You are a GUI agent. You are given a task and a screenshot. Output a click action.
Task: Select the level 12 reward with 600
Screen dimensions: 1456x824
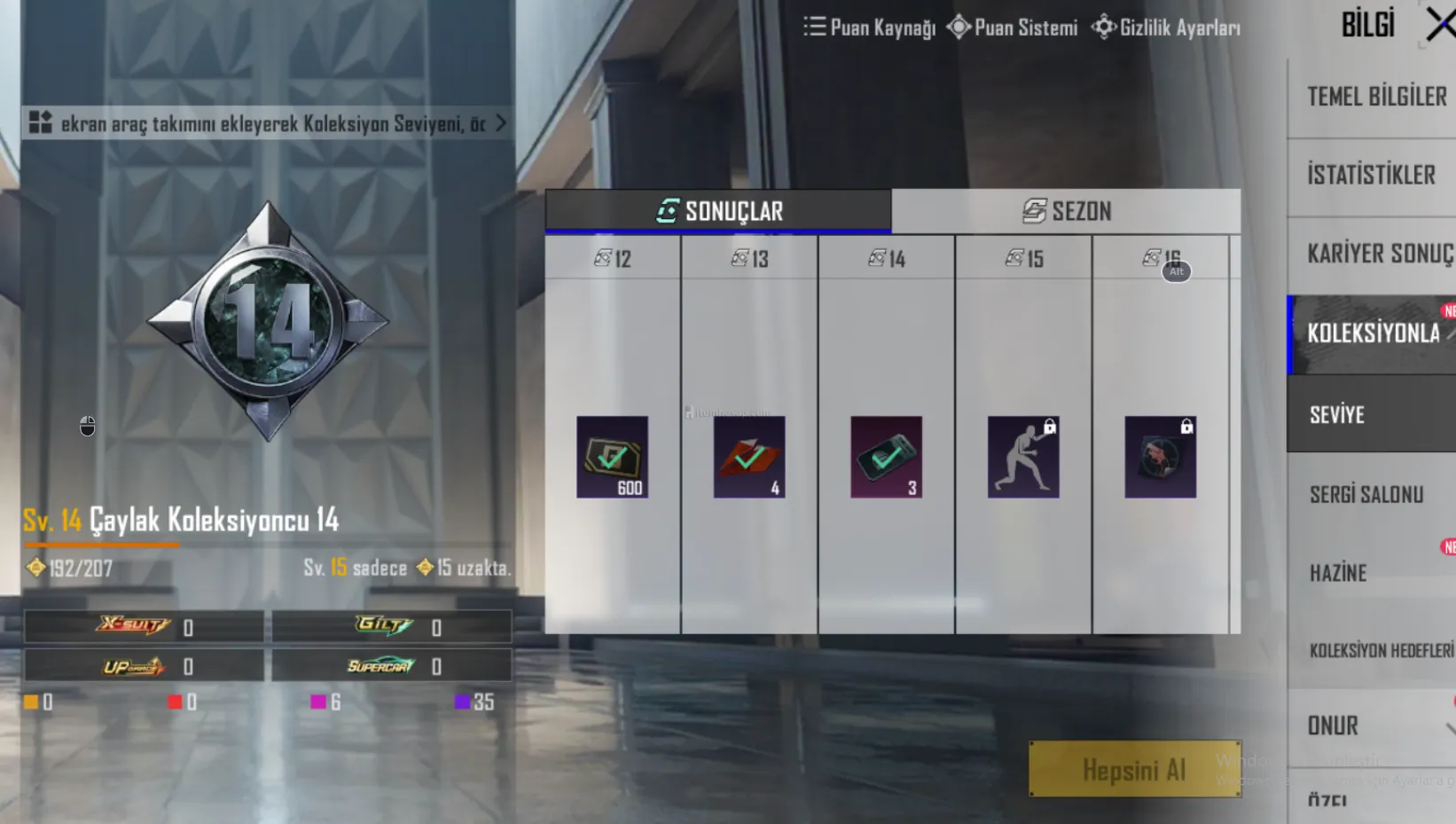click(612, 457)
